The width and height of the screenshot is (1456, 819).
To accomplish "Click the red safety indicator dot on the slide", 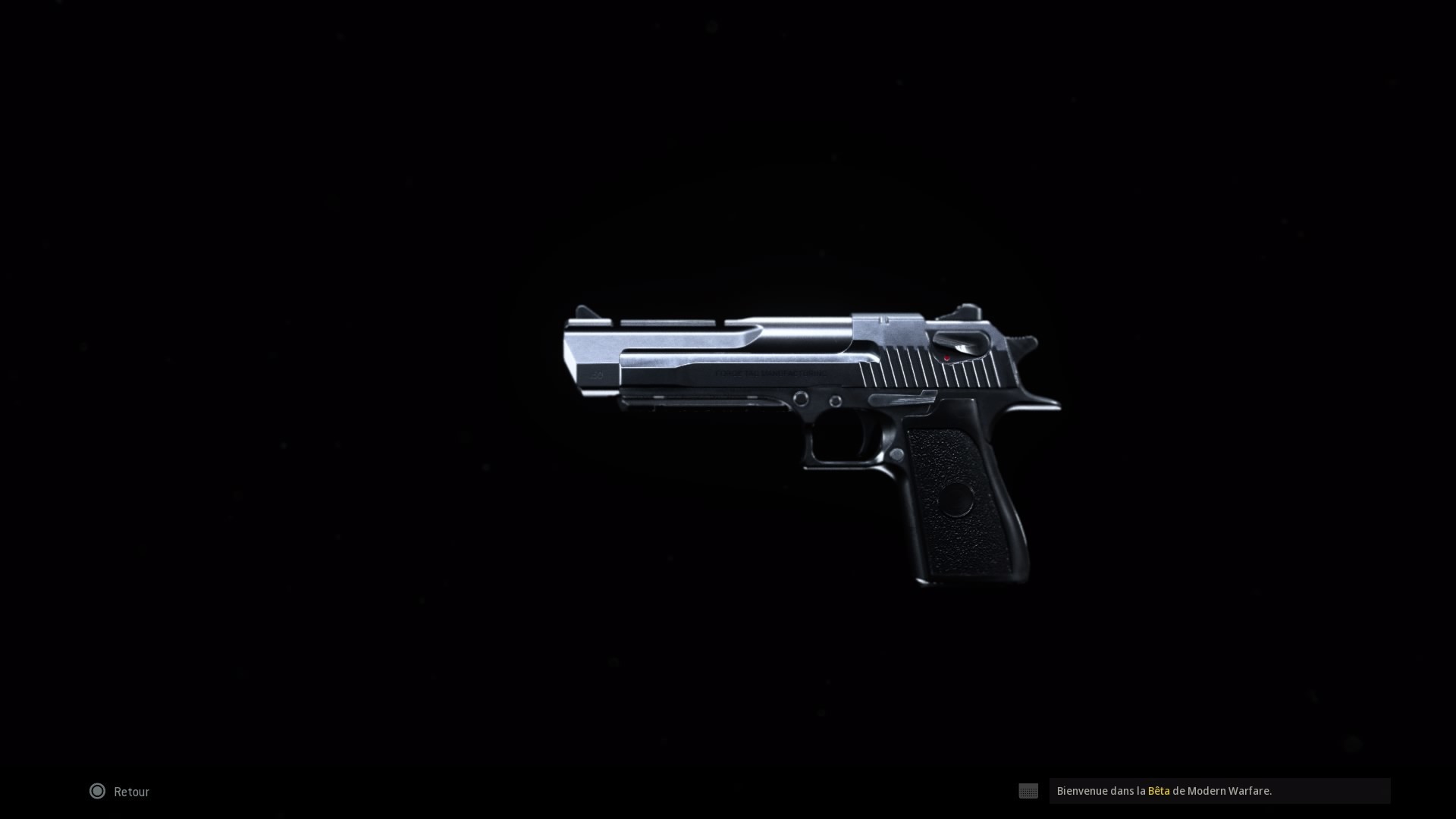I will pos(946,359).
